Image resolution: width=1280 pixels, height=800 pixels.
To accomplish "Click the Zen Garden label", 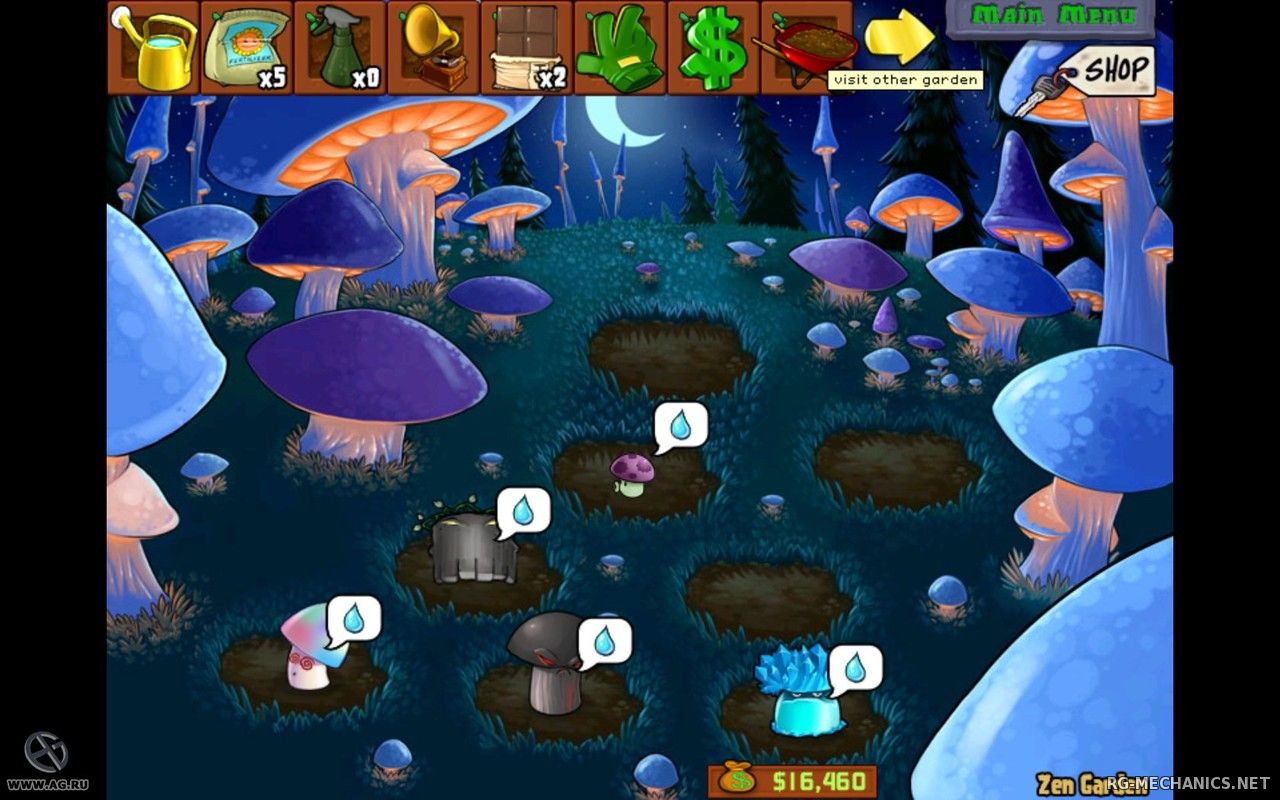I will (1081, 781).
